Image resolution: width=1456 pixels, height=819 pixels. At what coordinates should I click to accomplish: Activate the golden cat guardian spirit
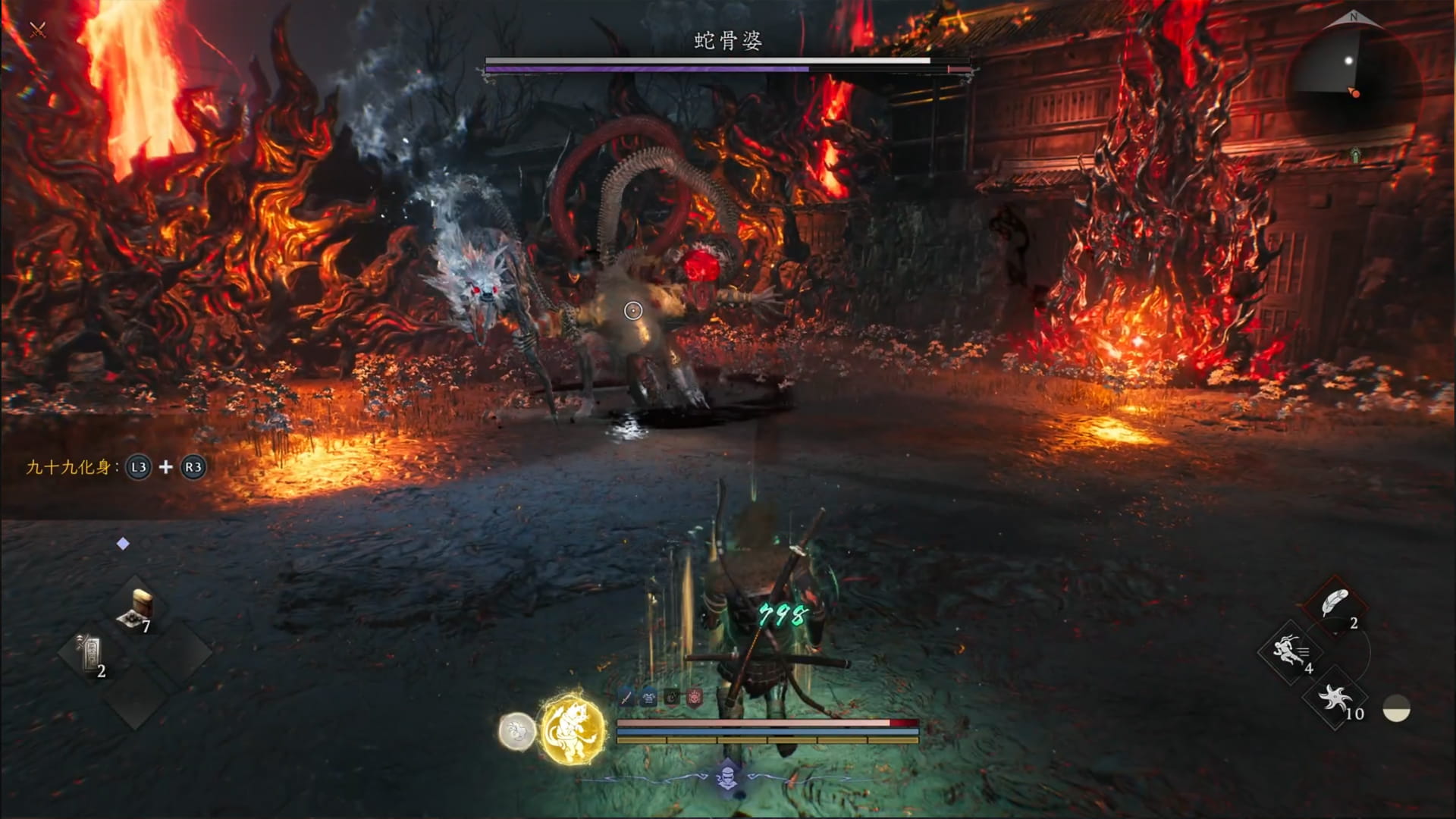pos(573,730)
